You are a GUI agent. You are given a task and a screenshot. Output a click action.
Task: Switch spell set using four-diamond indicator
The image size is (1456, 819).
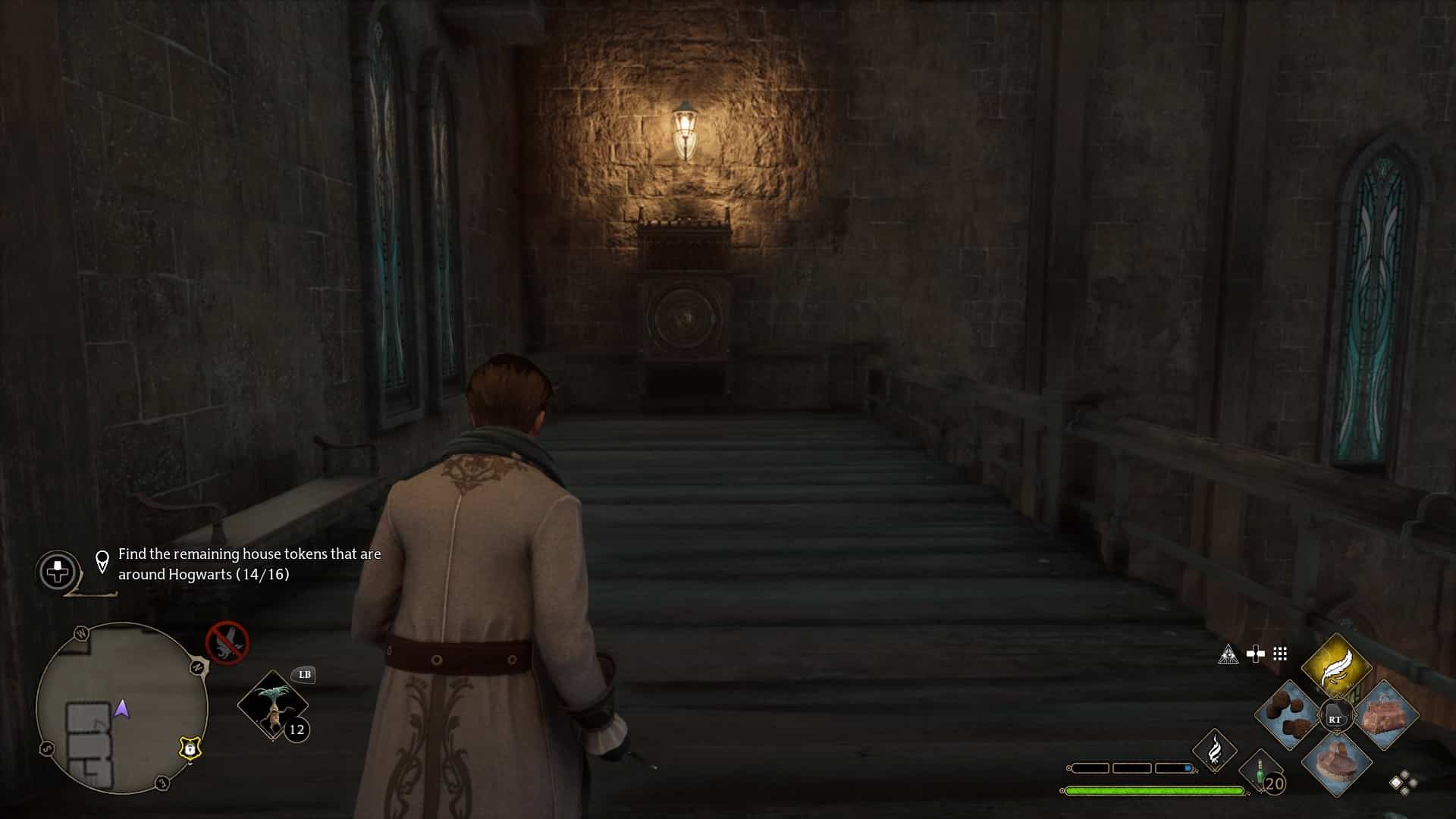point(1403,782)
